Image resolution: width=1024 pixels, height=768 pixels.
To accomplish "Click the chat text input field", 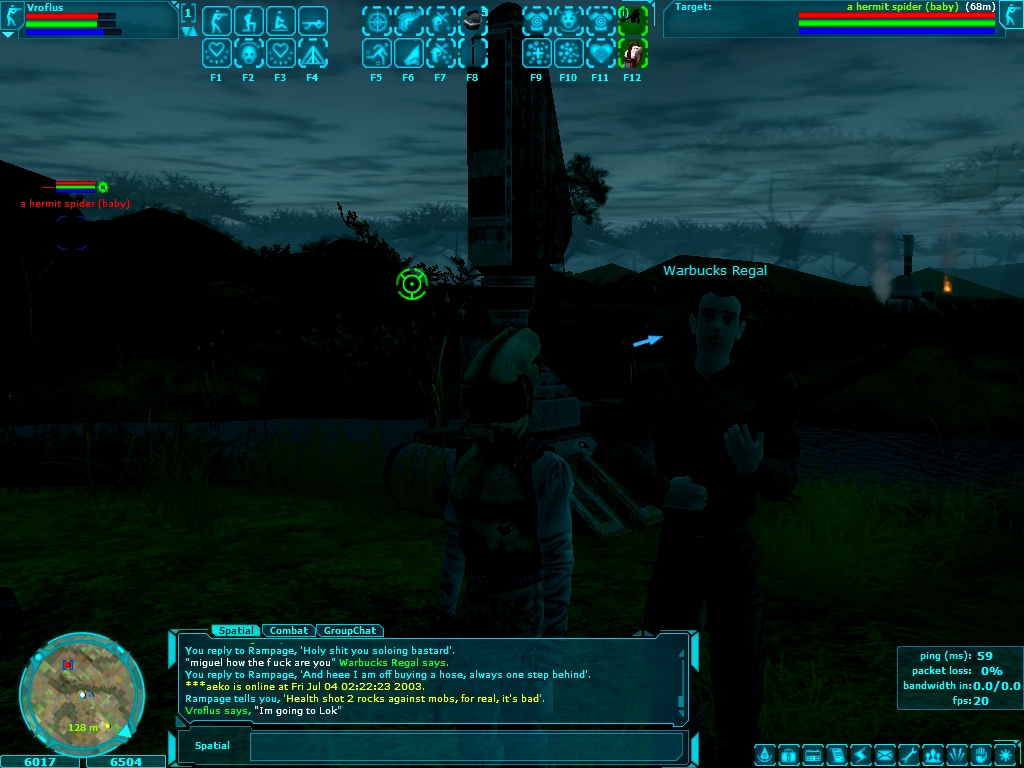I will [465, 746].
